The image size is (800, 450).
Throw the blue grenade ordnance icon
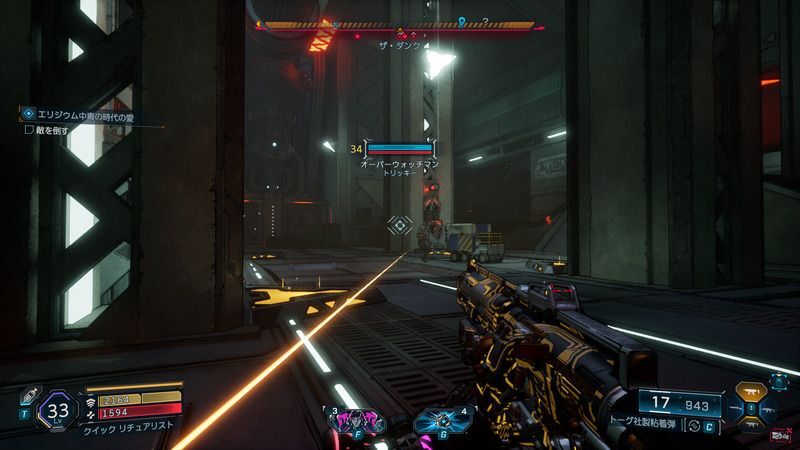pos(435,421)
